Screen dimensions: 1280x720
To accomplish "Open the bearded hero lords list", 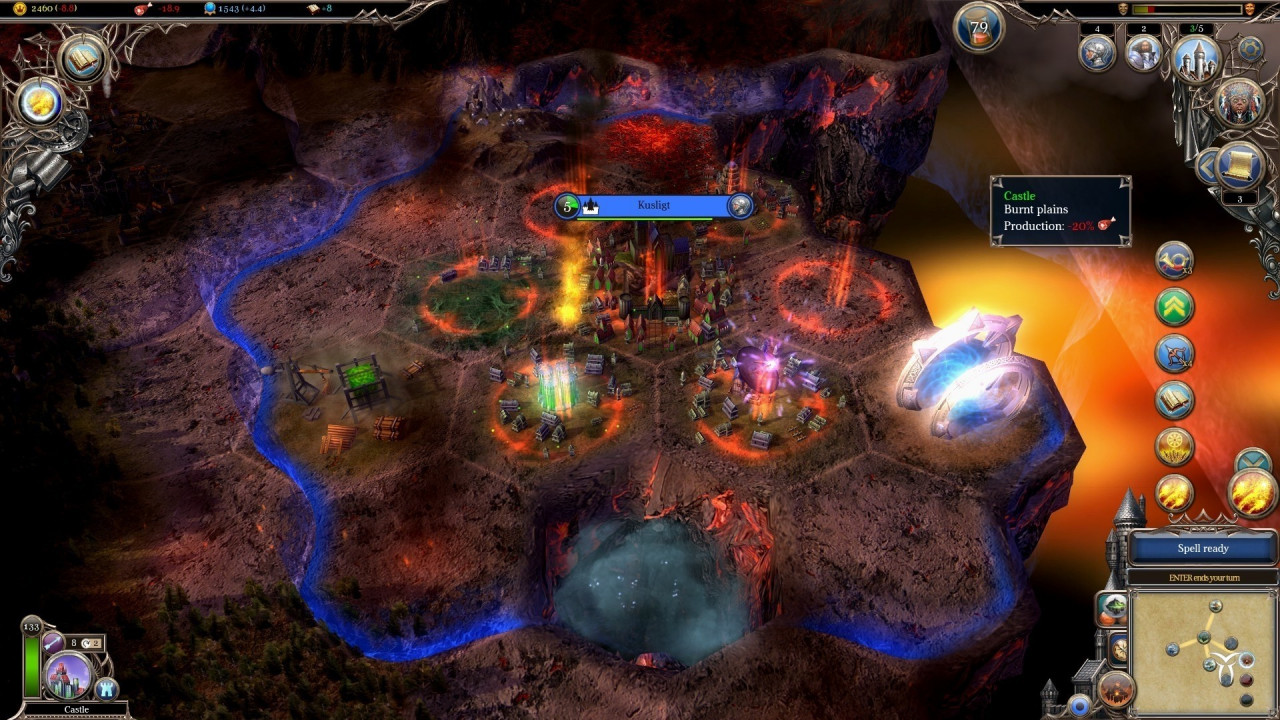I will point(1143,52).
